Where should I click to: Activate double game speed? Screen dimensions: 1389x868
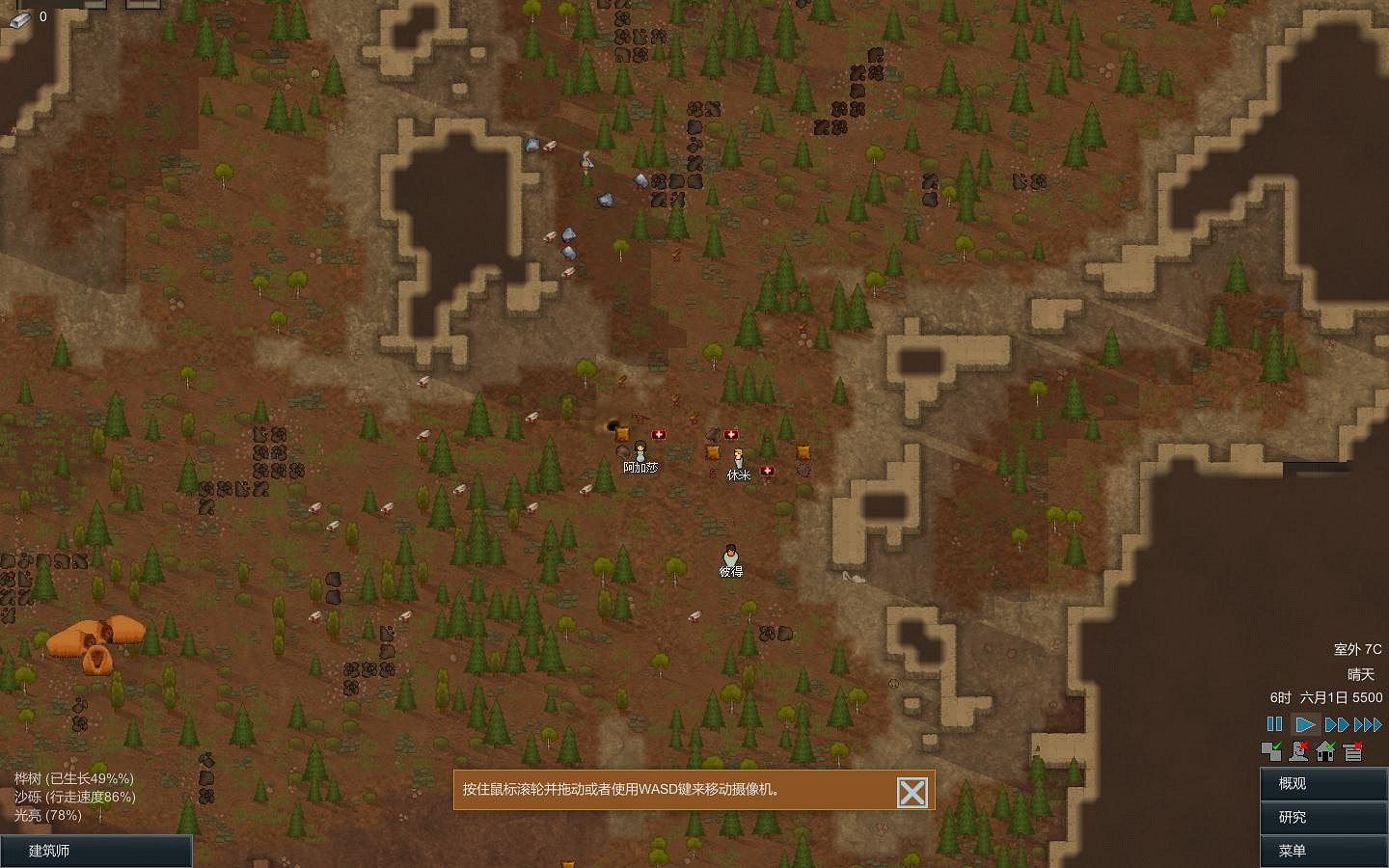(1338, 724)
